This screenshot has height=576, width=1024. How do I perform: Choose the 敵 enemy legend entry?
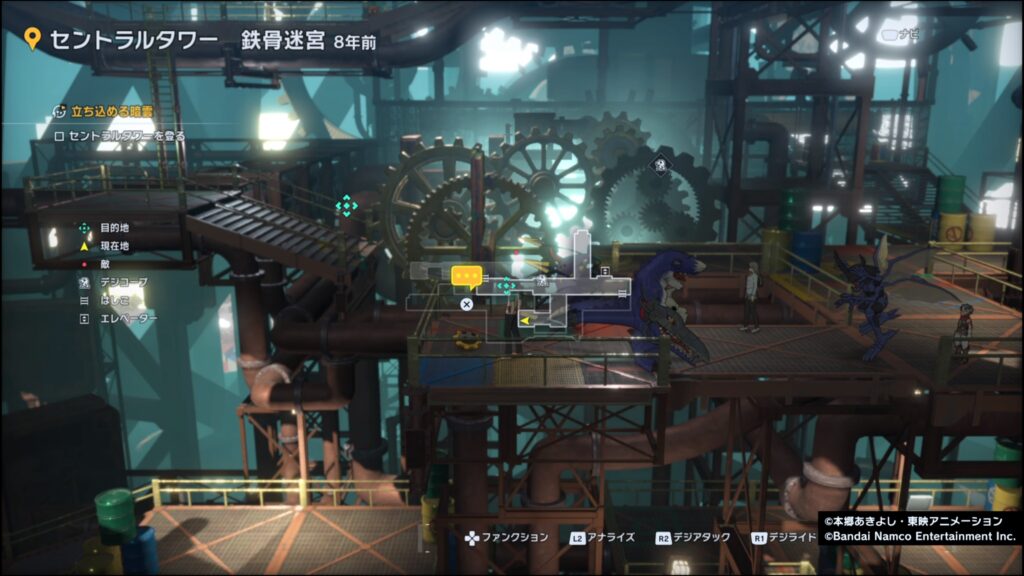click(102, 264)
